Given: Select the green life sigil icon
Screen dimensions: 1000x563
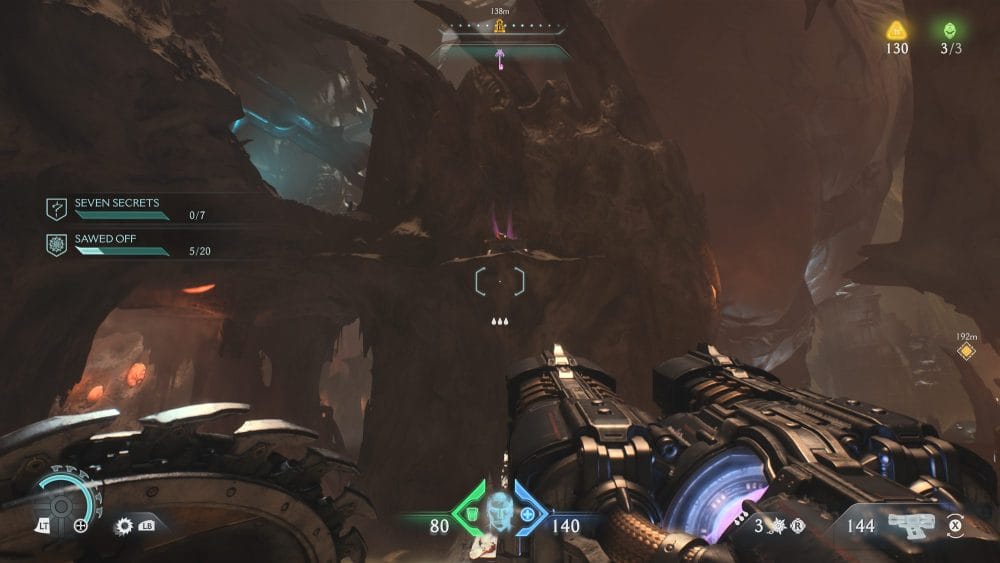Looking at the screenshot, I should click(x=949, y=30).
